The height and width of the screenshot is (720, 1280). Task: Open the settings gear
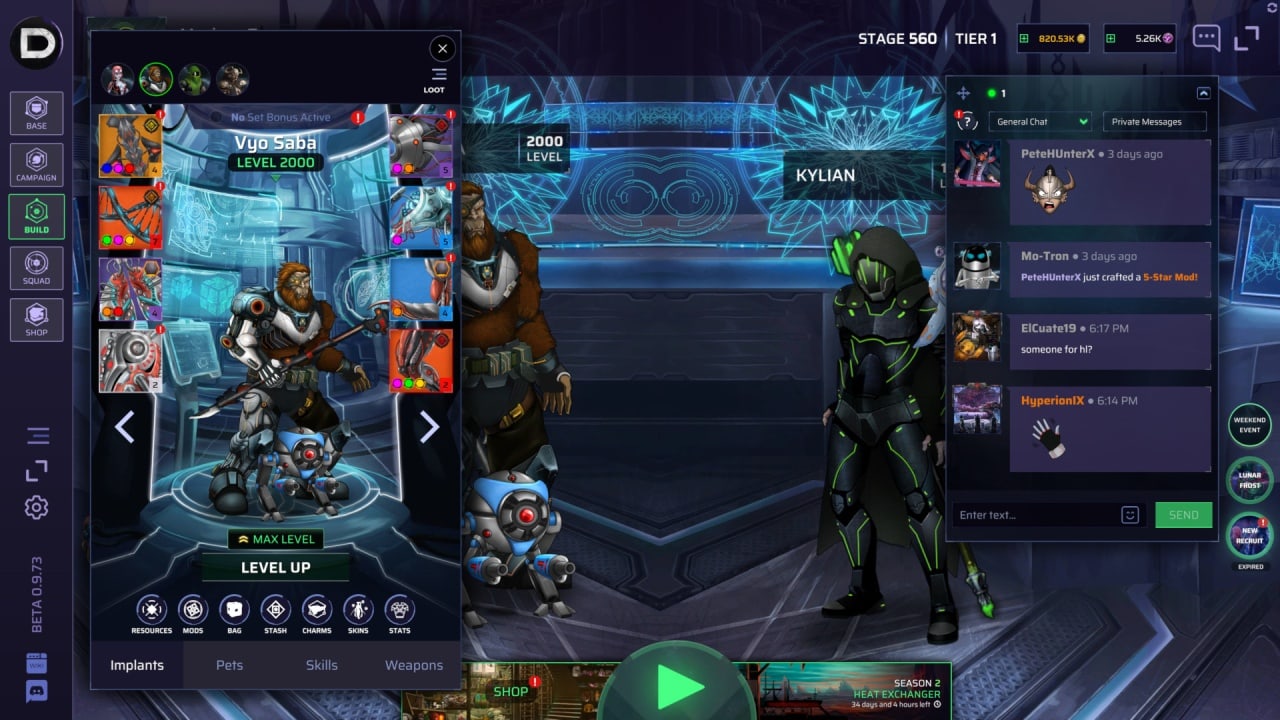coord(37,507)
